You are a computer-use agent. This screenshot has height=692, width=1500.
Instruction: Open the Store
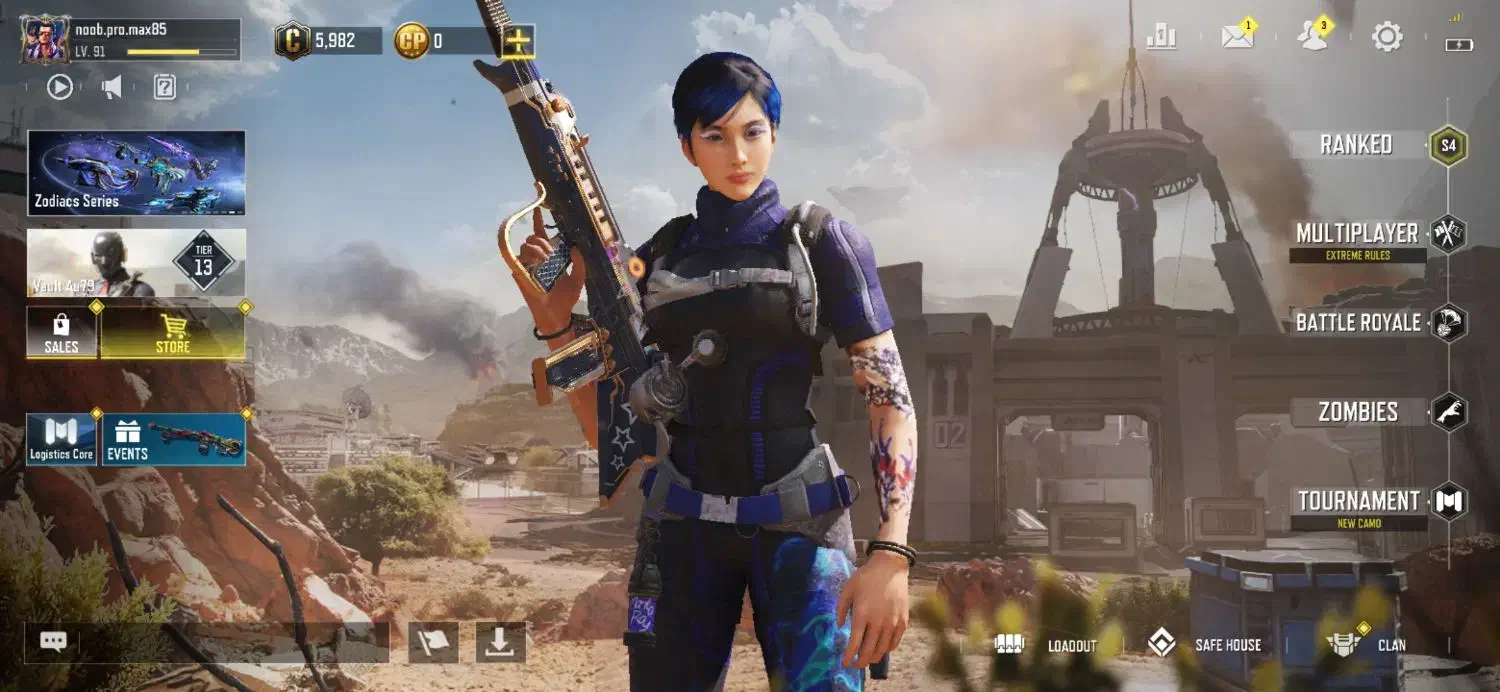(x=172, y=332)
